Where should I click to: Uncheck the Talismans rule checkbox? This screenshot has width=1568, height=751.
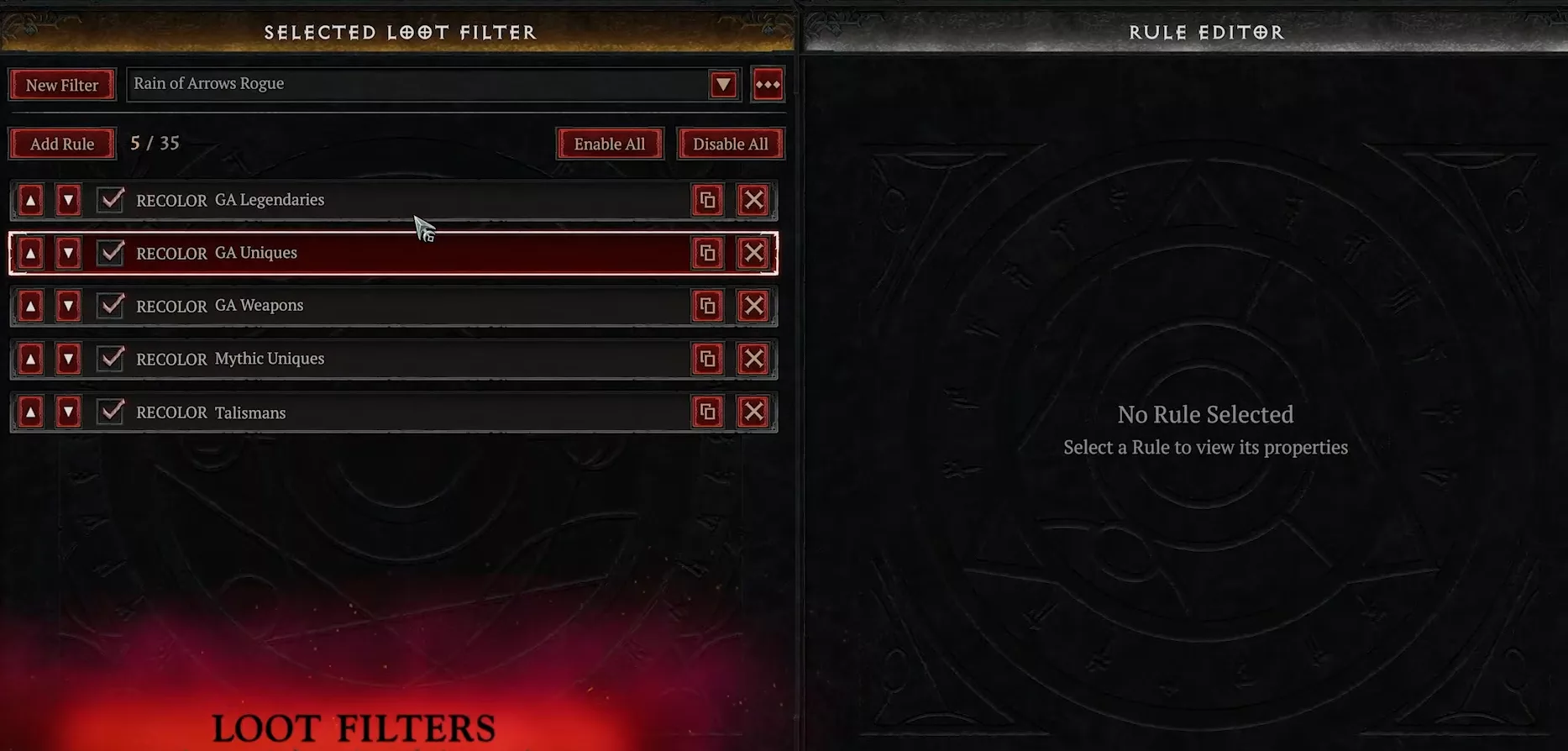[x=111, y=412]
